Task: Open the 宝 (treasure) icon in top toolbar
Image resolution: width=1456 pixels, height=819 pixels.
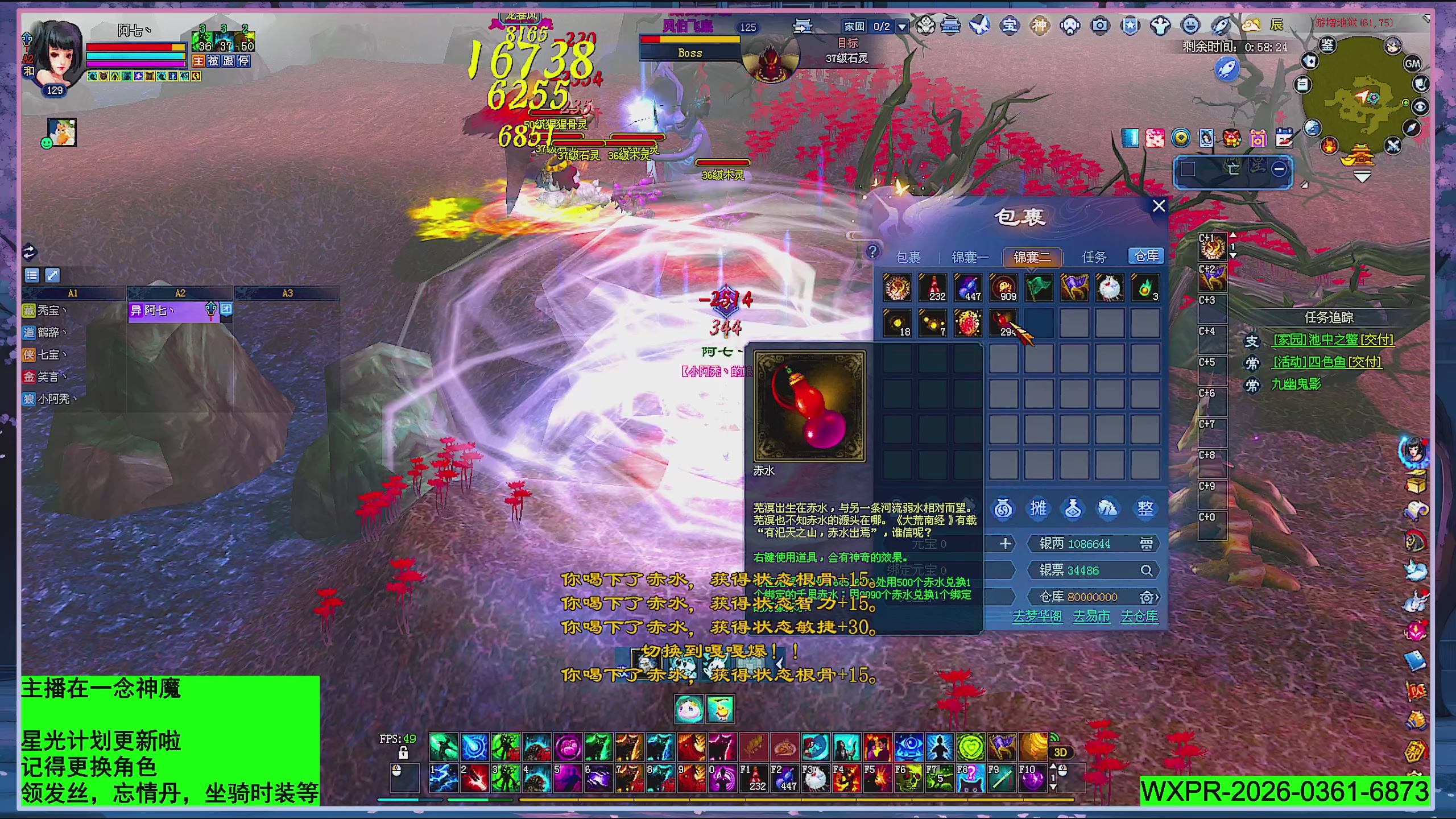Action: tap(1010, 26)
